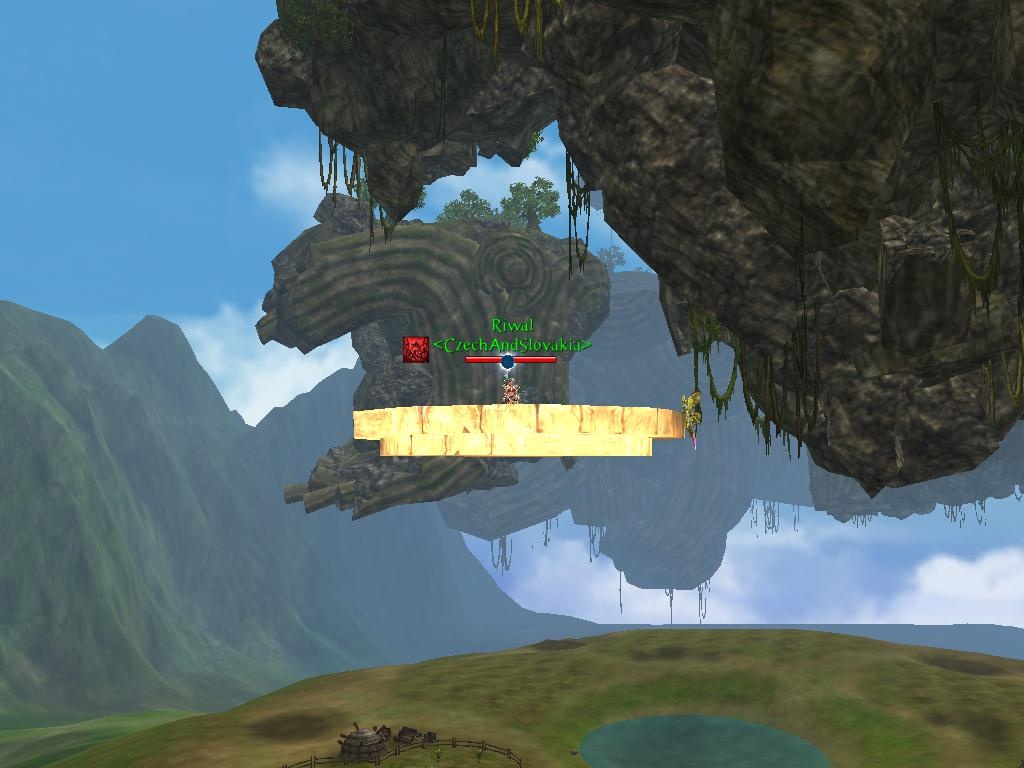Click the red guild emblem beside CzechAndSlovakia
The width and height of the screenshot is (1024, 768).
tap(416, 348)
